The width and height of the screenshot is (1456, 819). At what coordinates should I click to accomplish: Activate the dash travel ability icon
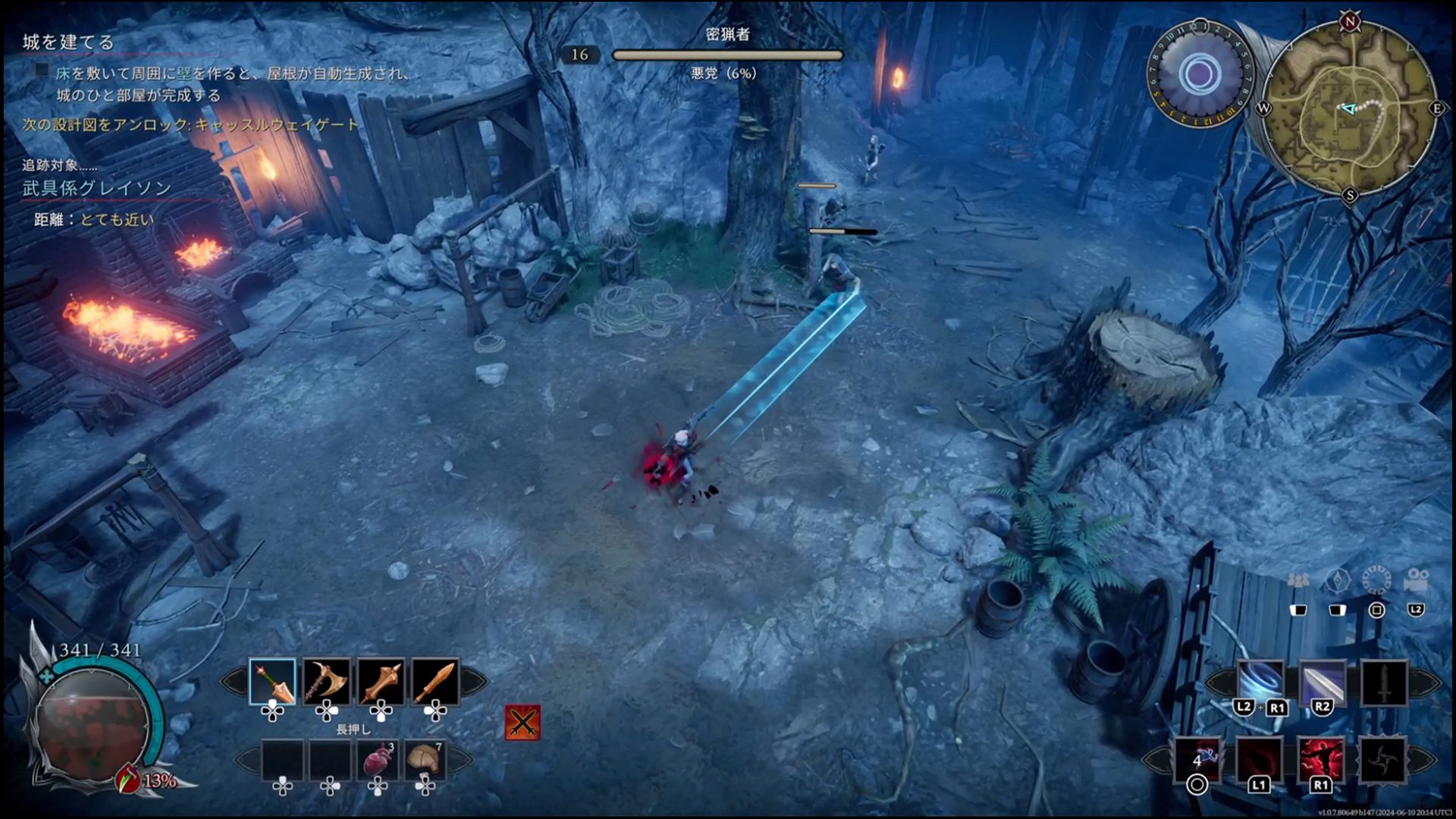point(1198,759)
